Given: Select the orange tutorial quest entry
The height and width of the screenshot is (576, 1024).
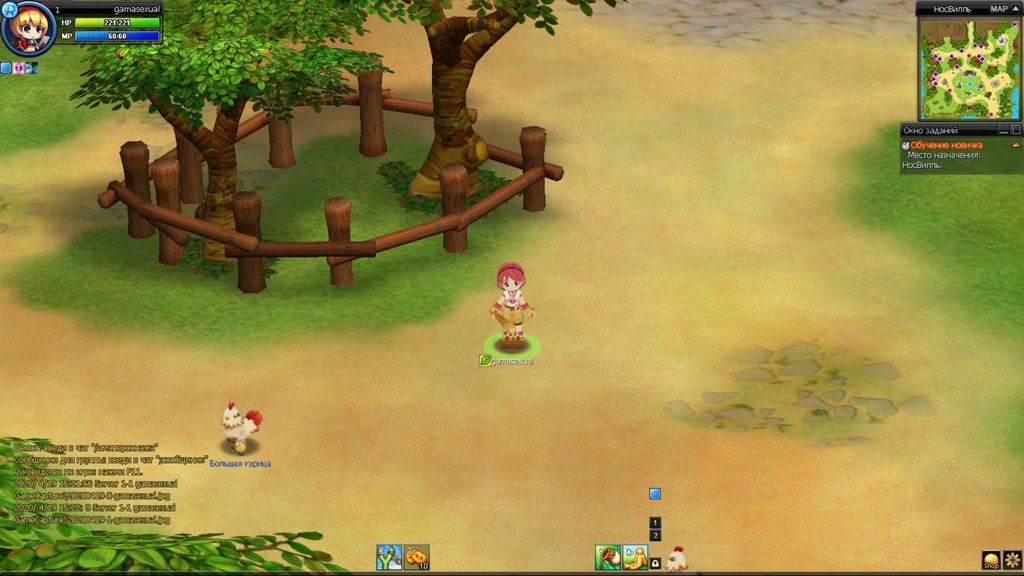Looking at the screenshot, I should (x=946, y=145).
